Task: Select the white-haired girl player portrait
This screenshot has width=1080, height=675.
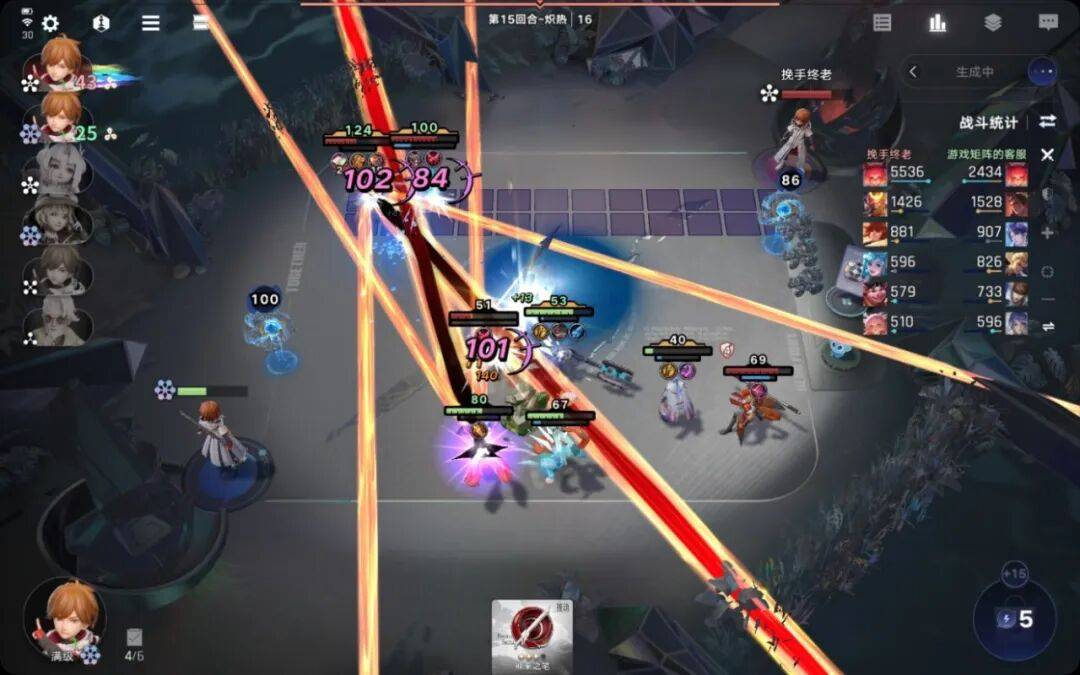Action: point(60,168)
